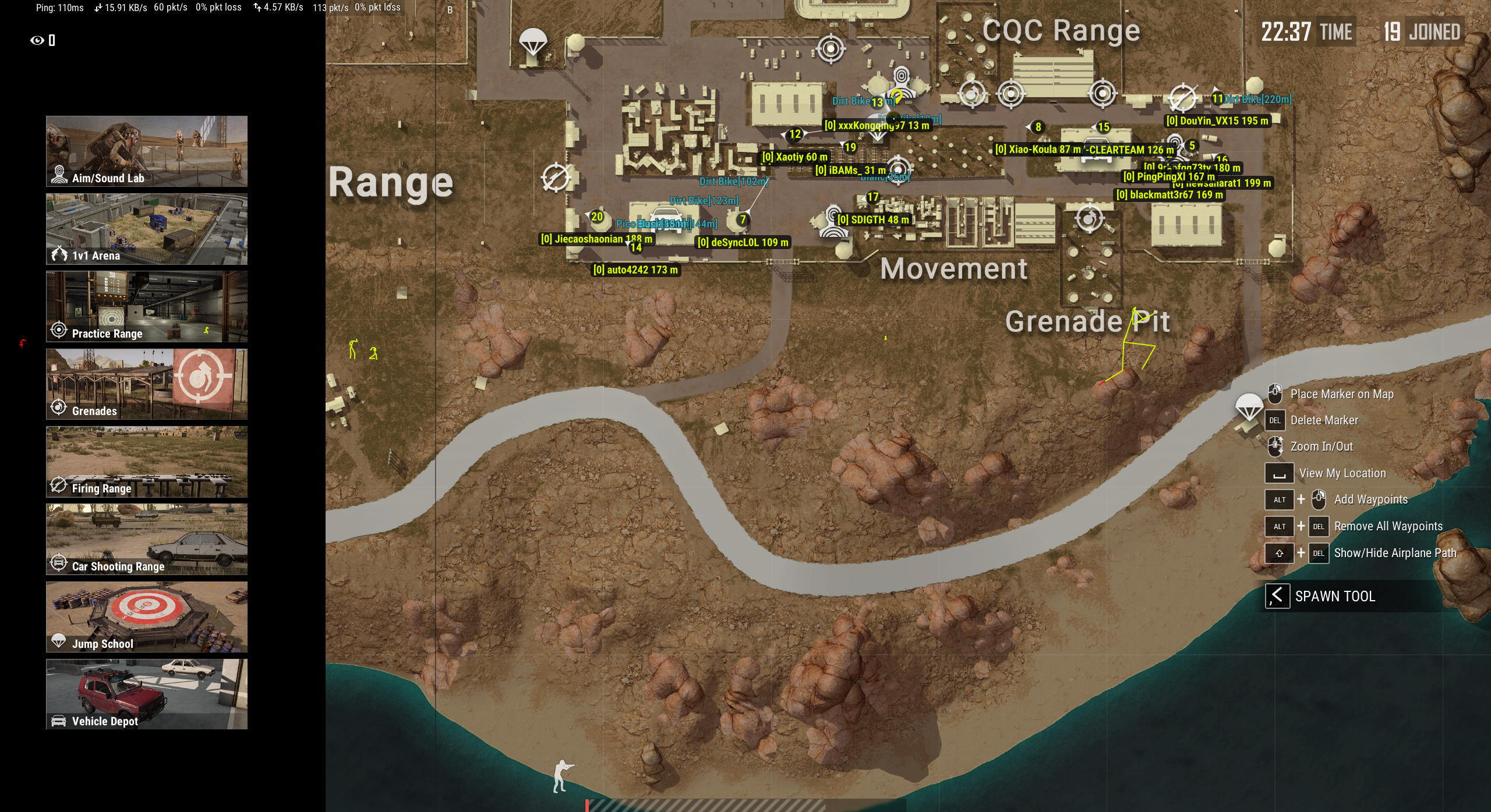Image resolution: width=1491 pixels, height=812 pixels.
Task: Open the Vehicle Depot tile
Action: pos(147,694)
